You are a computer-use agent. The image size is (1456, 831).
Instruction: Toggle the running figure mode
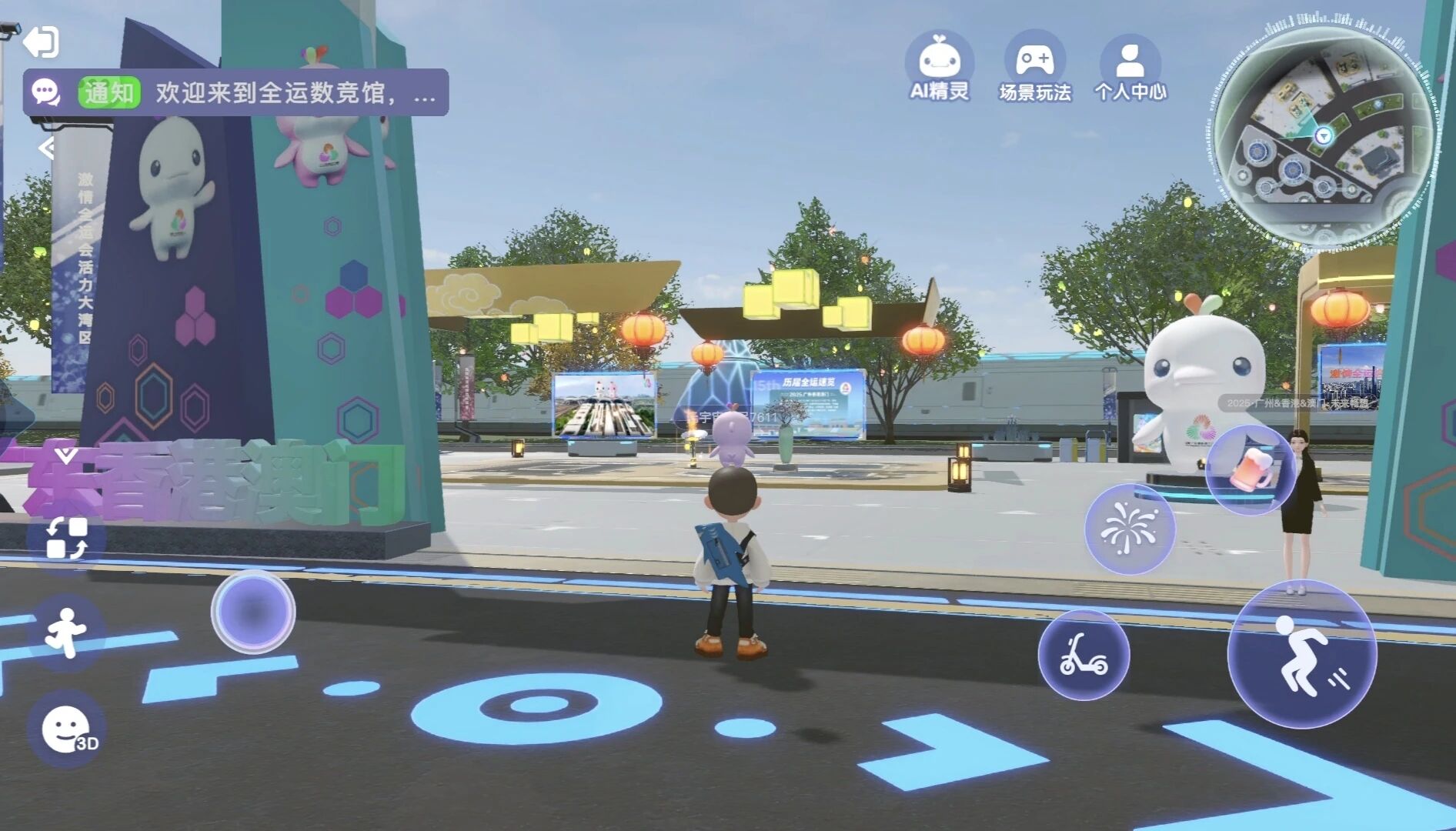[66, 632]
